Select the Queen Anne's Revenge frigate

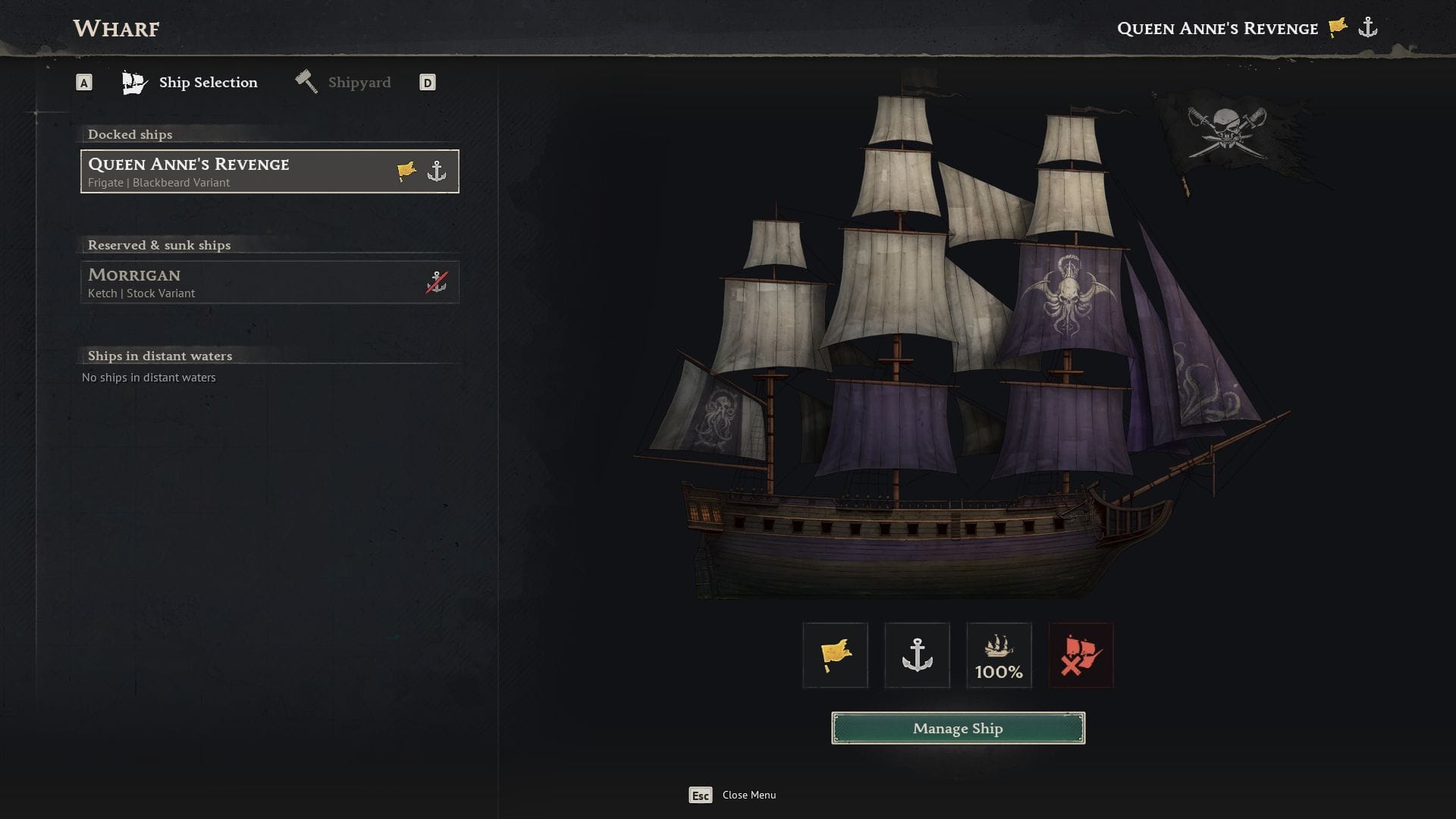(269, 171)
